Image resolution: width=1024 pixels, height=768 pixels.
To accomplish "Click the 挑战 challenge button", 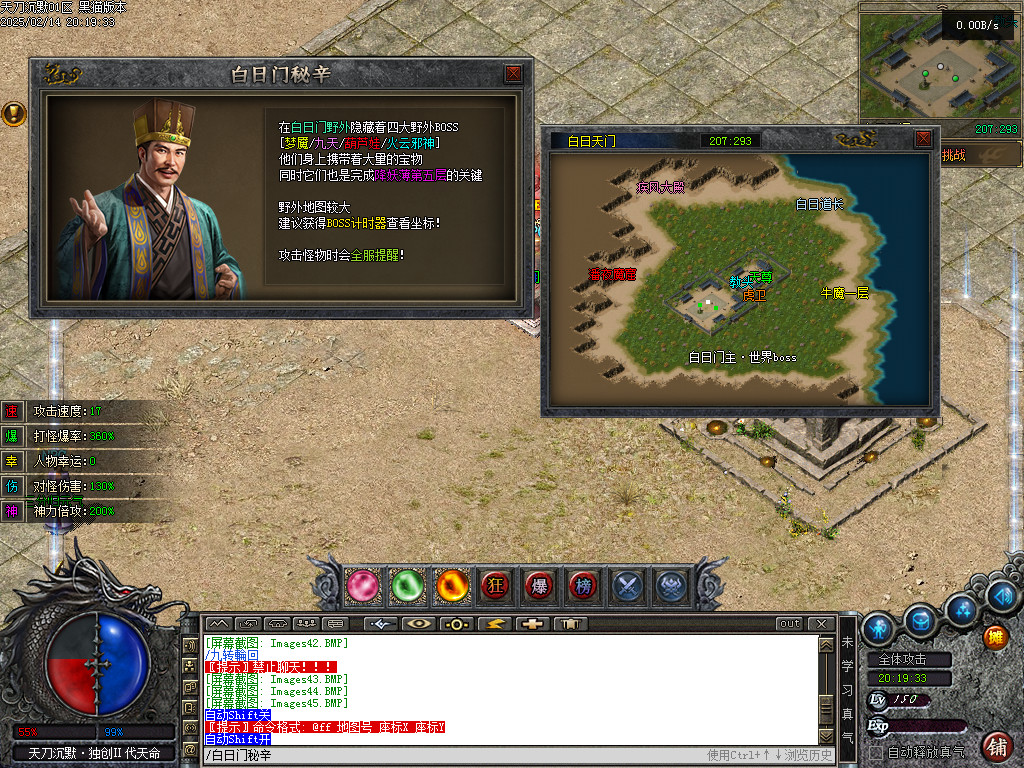I will click(x=955, y=156).
